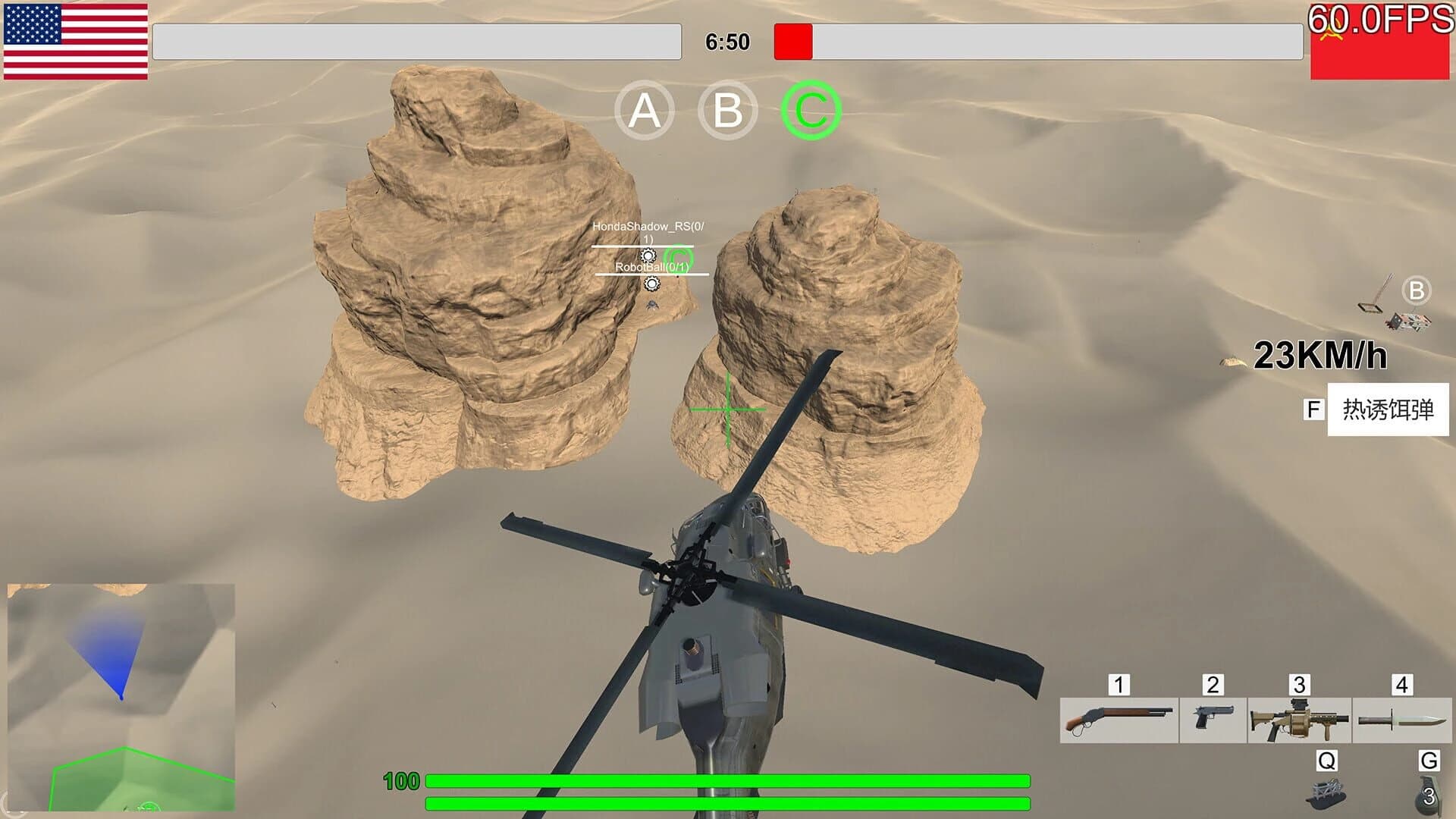The image size is (1456, 819).
Task: Expand the F 热诱饵弹 countermeasure option
Action: 1389,411
